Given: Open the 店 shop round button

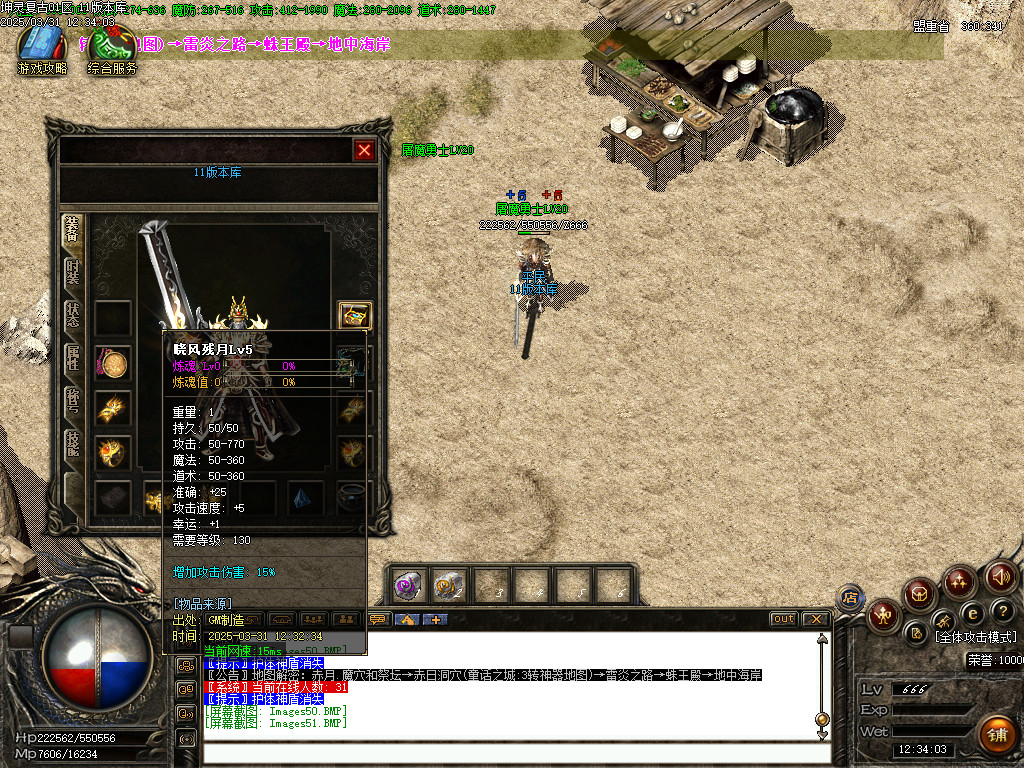Looking at the screenshot, I should (850, 598).
